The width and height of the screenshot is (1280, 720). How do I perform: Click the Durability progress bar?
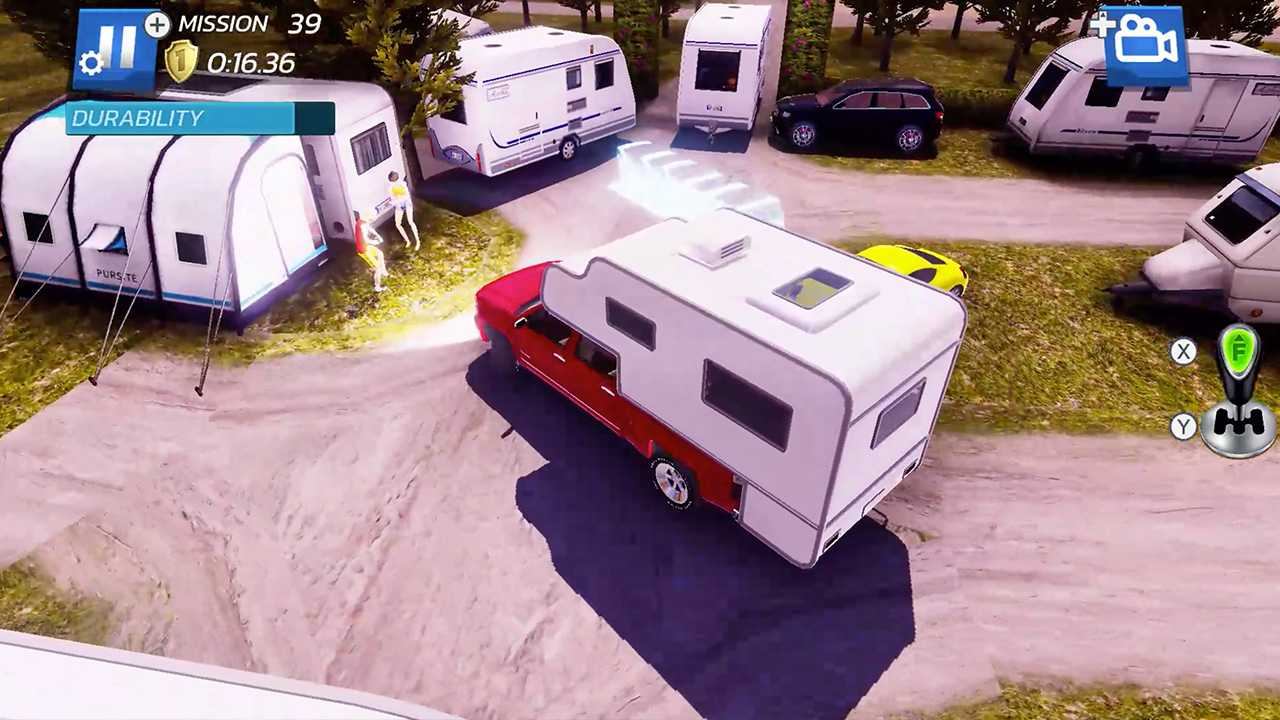pyautogui.click(x=200, y=119)
